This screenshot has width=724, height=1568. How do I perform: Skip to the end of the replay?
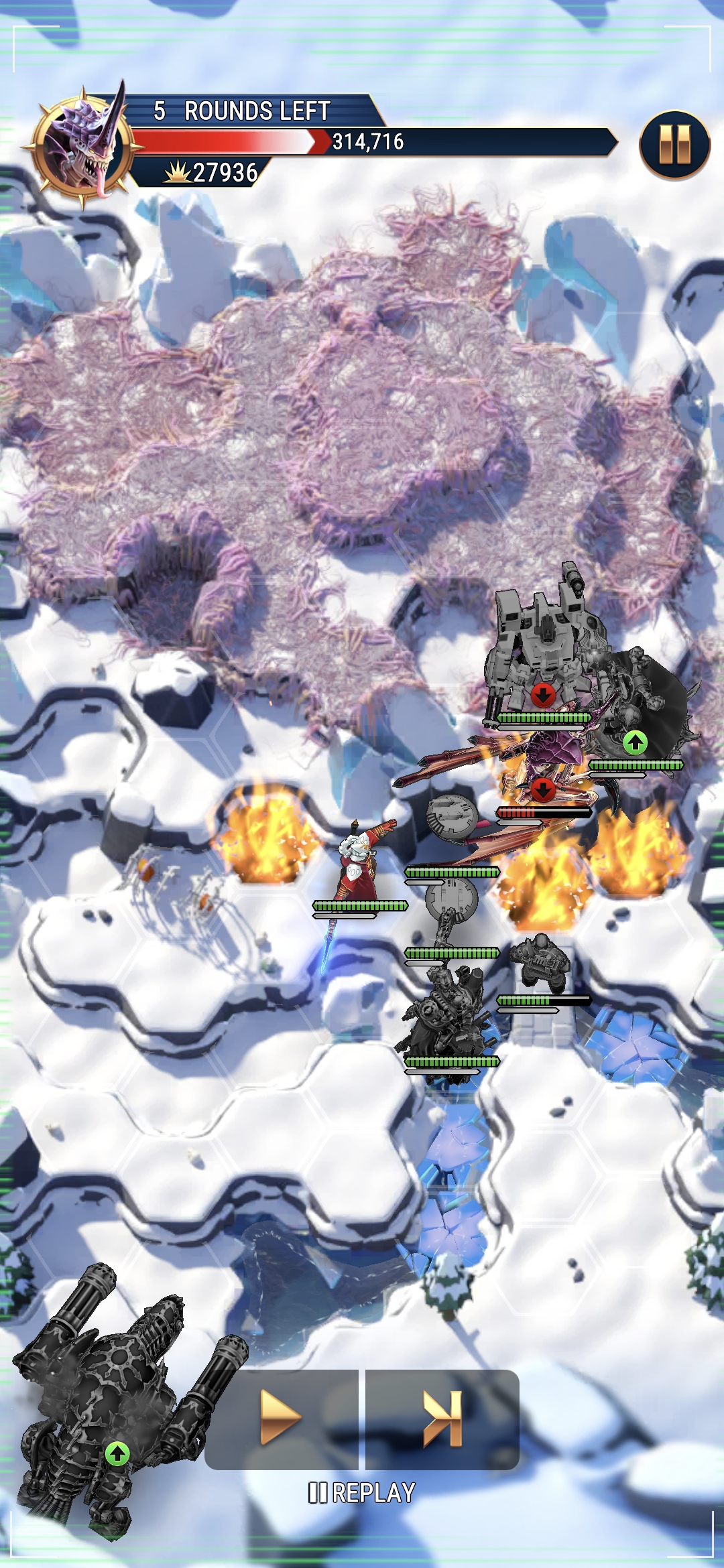[x=442, y=1417]
